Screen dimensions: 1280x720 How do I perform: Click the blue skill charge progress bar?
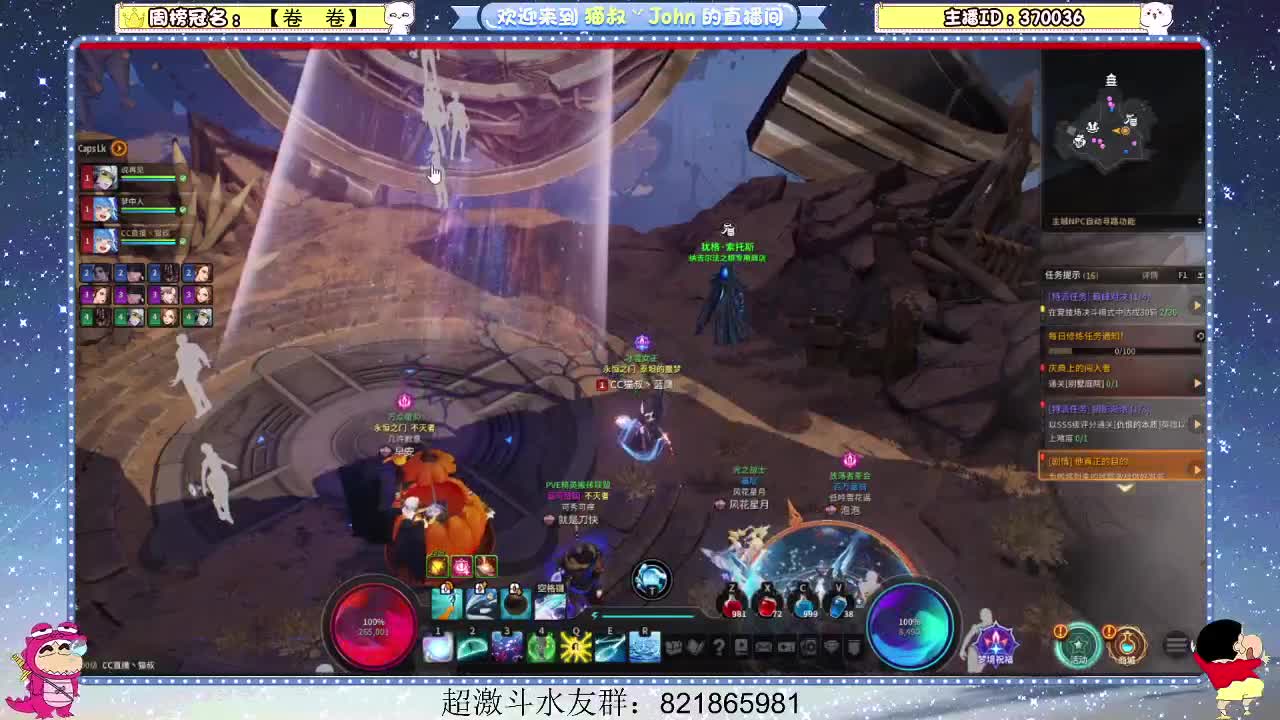648,616
